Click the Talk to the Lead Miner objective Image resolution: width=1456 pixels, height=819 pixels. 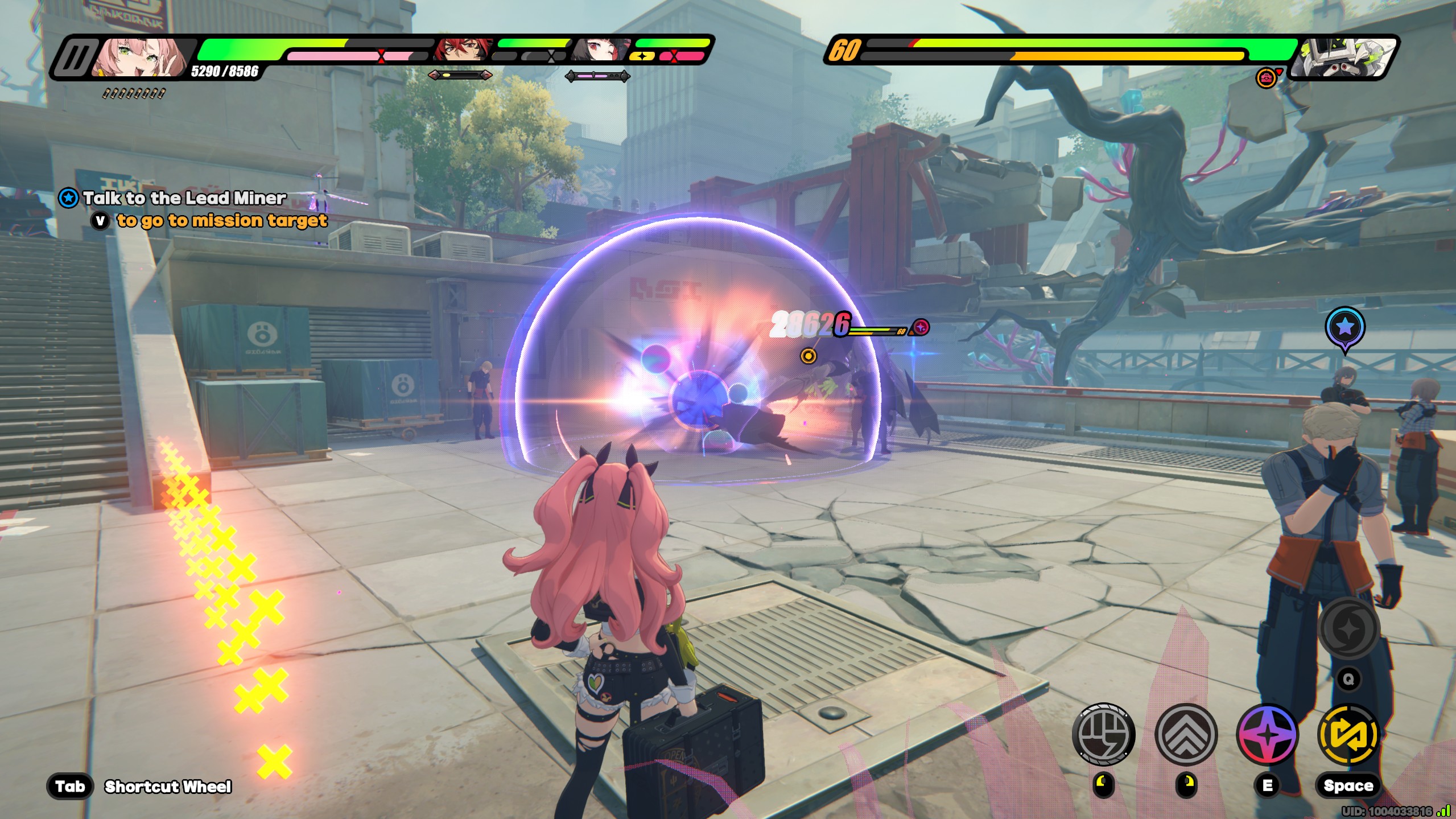coord(184,198)
